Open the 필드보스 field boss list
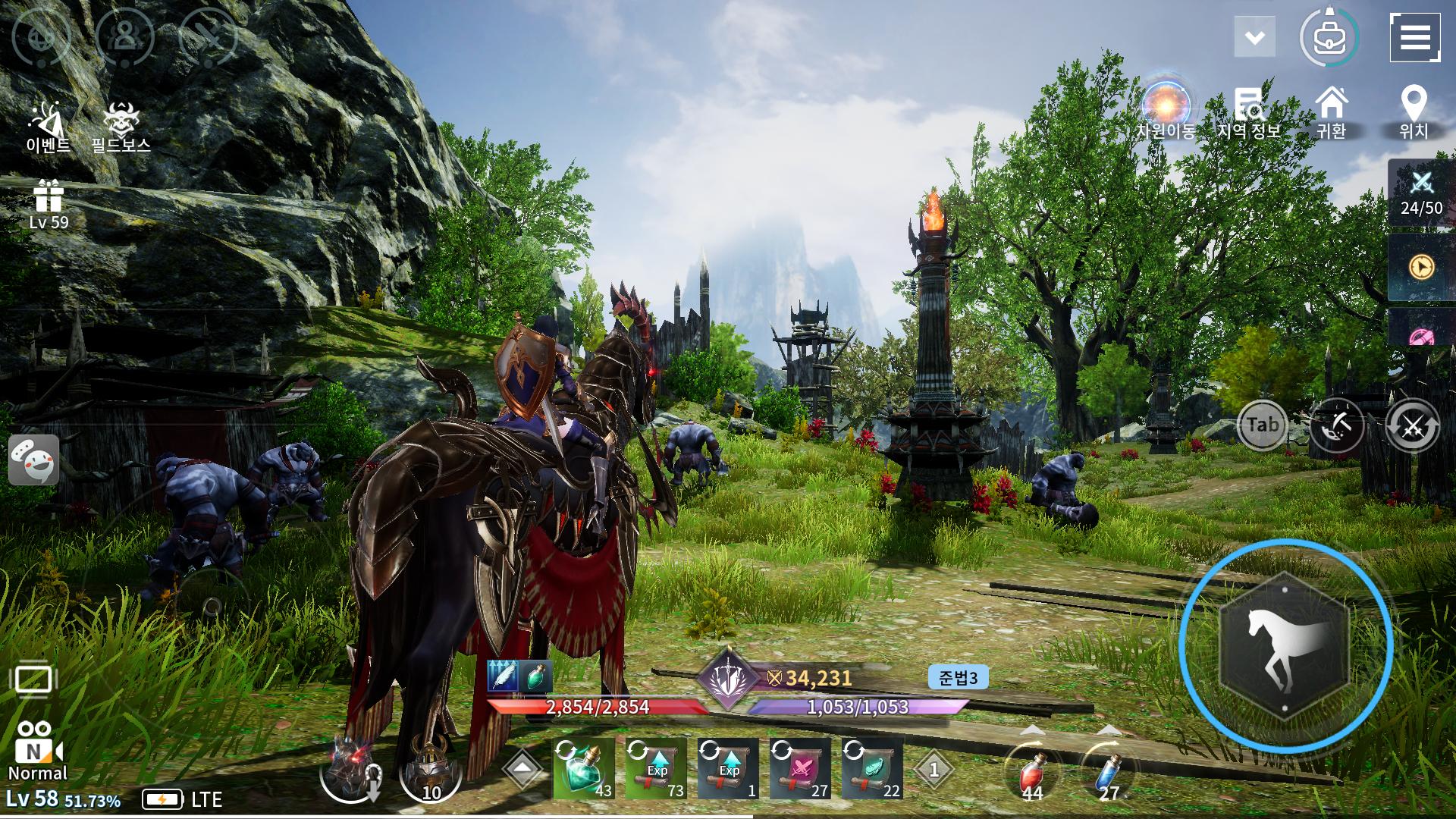The image size is (1456, 819). coord(121,127)
